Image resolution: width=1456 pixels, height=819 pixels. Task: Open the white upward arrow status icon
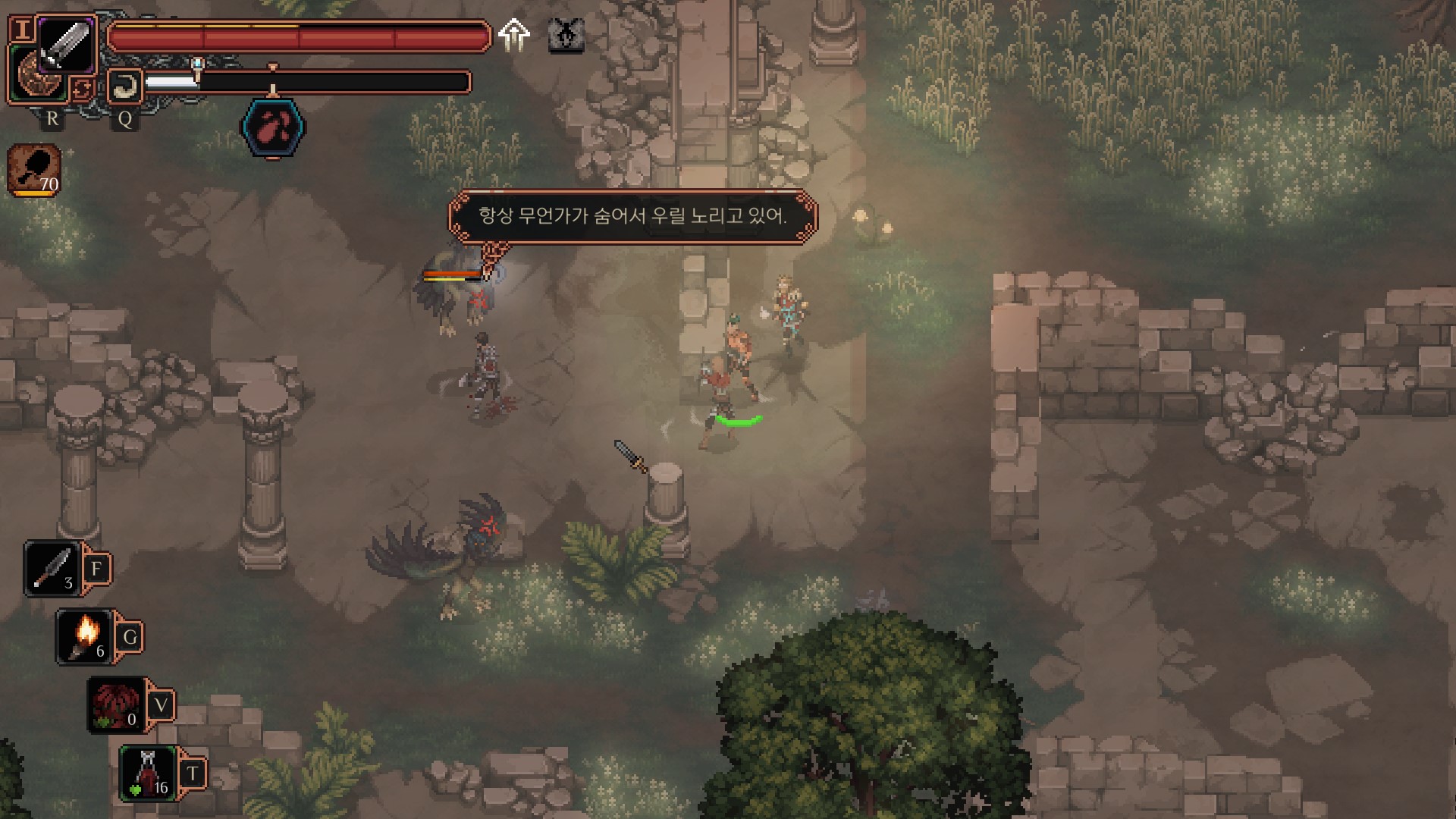click(514, 35)
